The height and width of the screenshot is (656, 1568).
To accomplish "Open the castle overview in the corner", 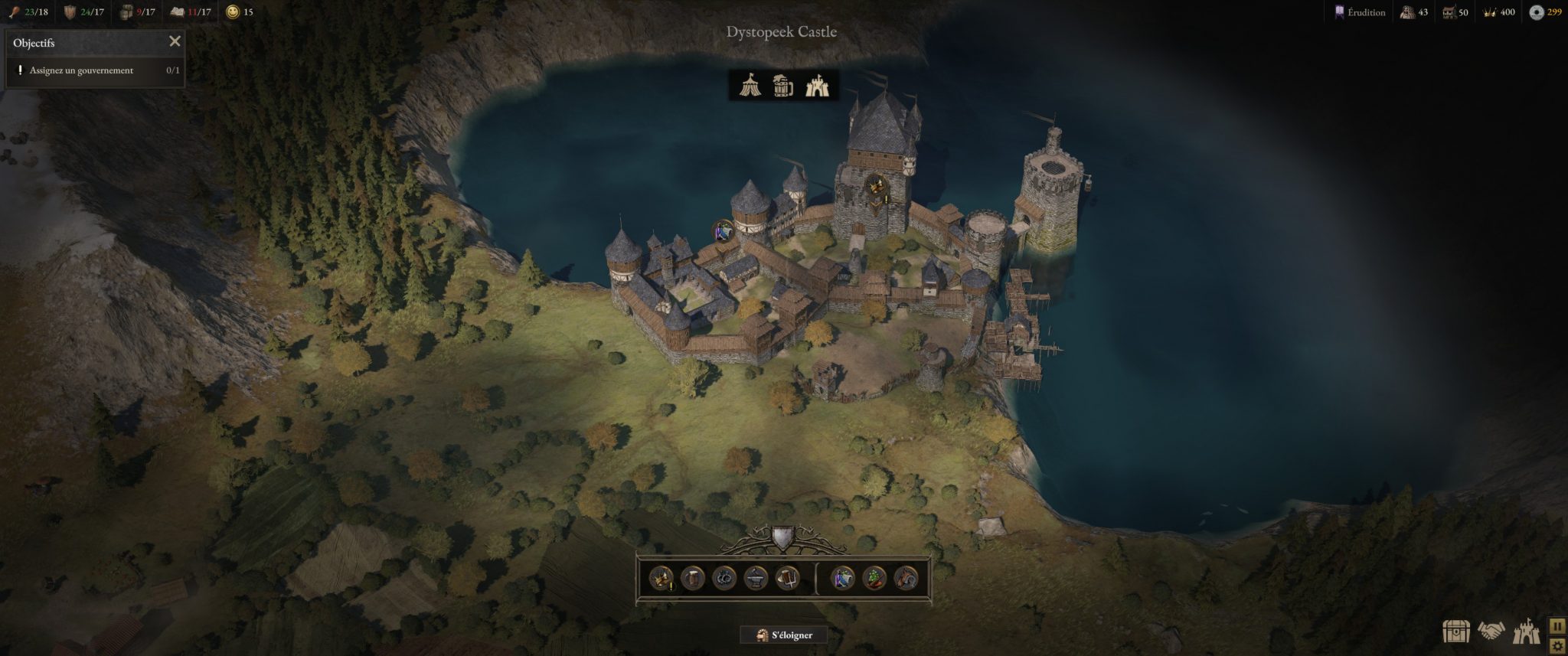I will (1525, 631).
